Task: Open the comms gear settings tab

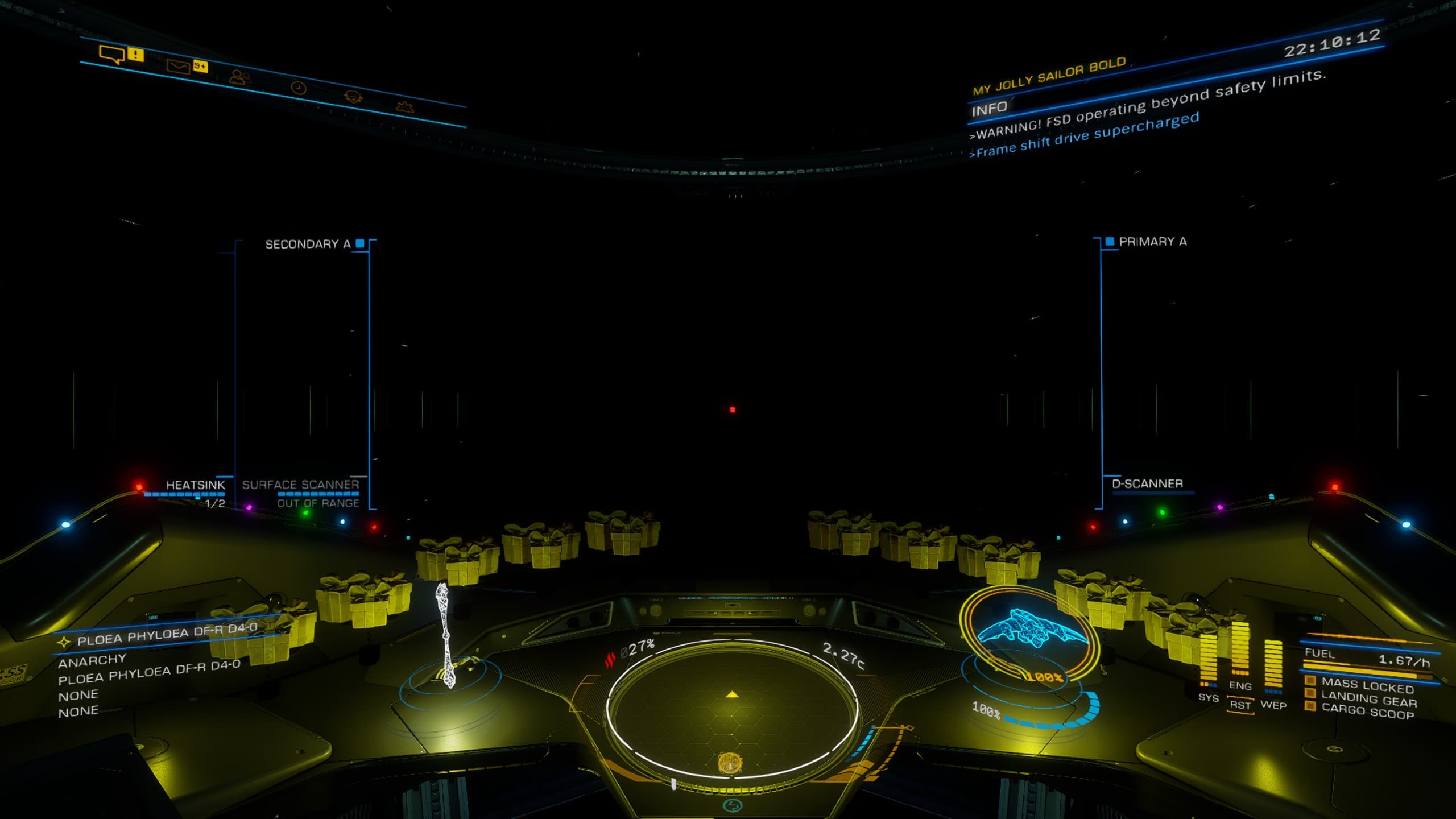Action: point(404,106)
